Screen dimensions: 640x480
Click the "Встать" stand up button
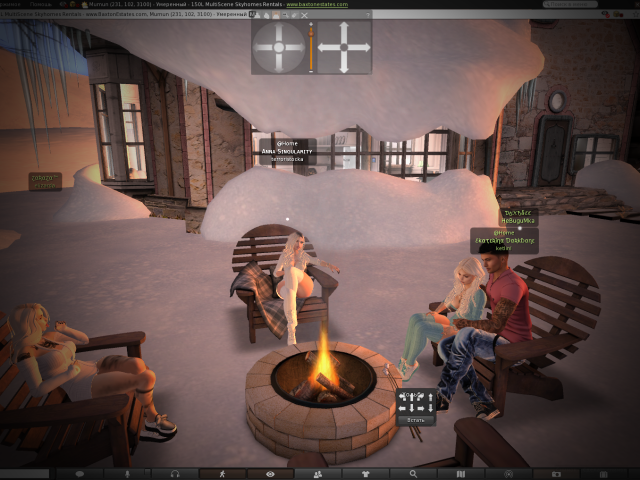[x=416, y=422]
